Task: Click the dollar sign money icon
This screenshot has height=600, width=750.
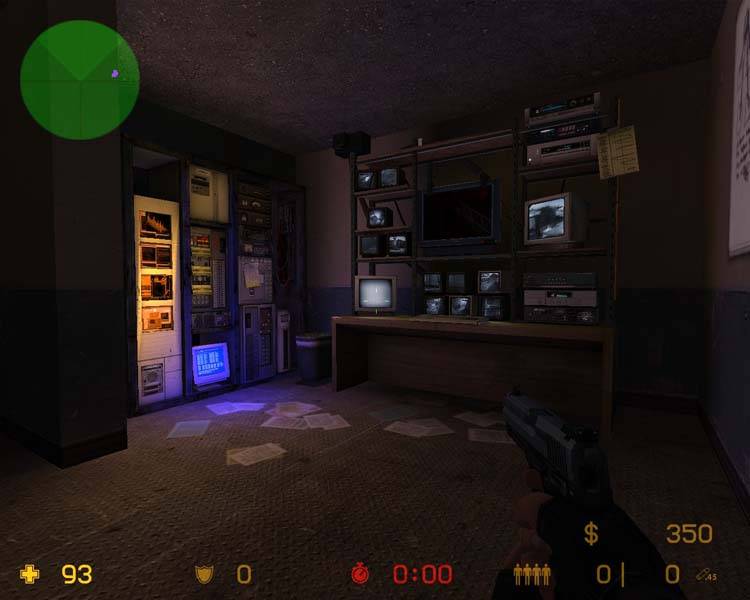Action: pyautogui.click(x=591, y=534)
